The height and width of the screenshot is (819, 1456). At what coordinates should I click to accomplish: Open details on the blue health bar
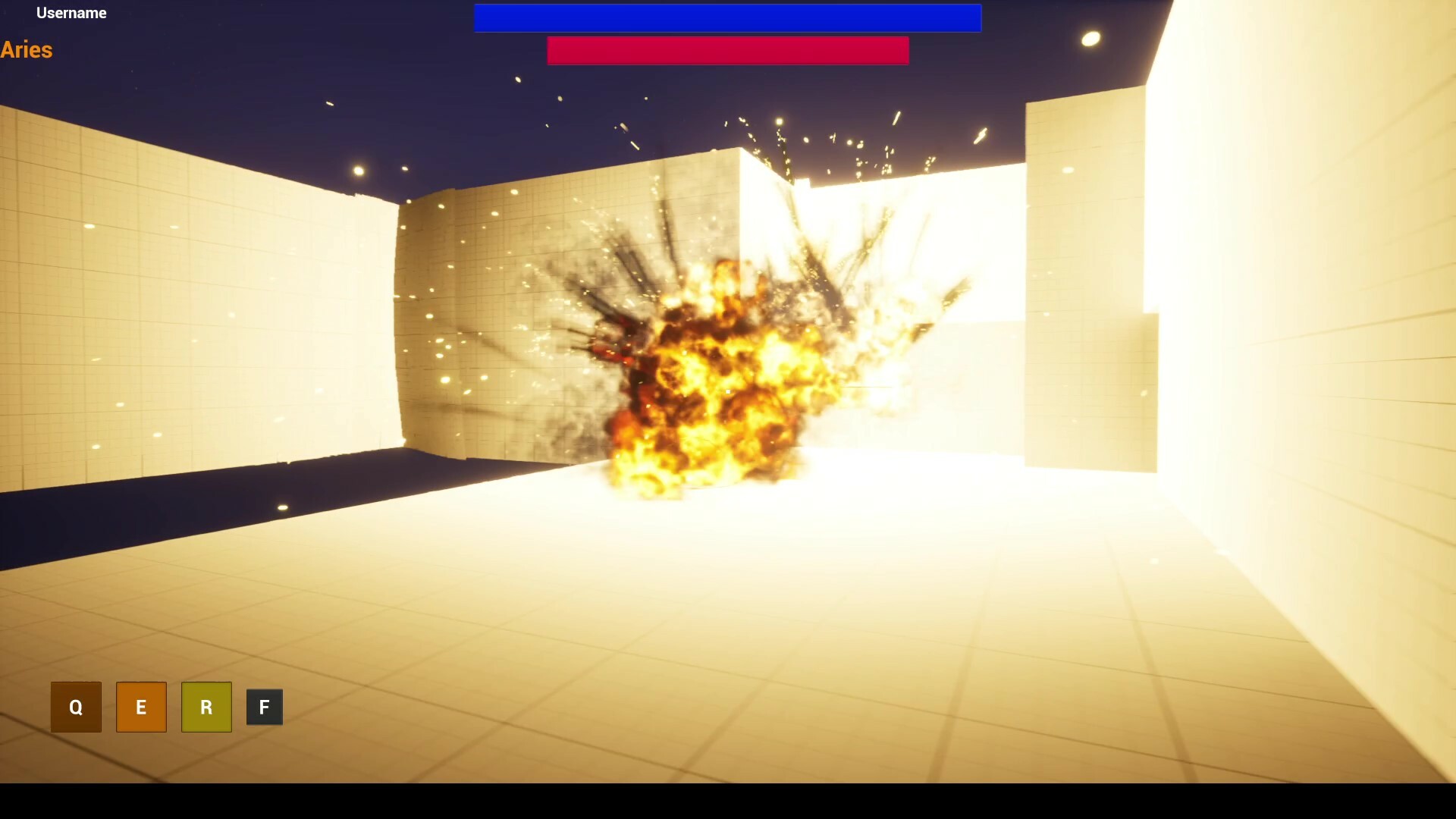tap(727, 17)
